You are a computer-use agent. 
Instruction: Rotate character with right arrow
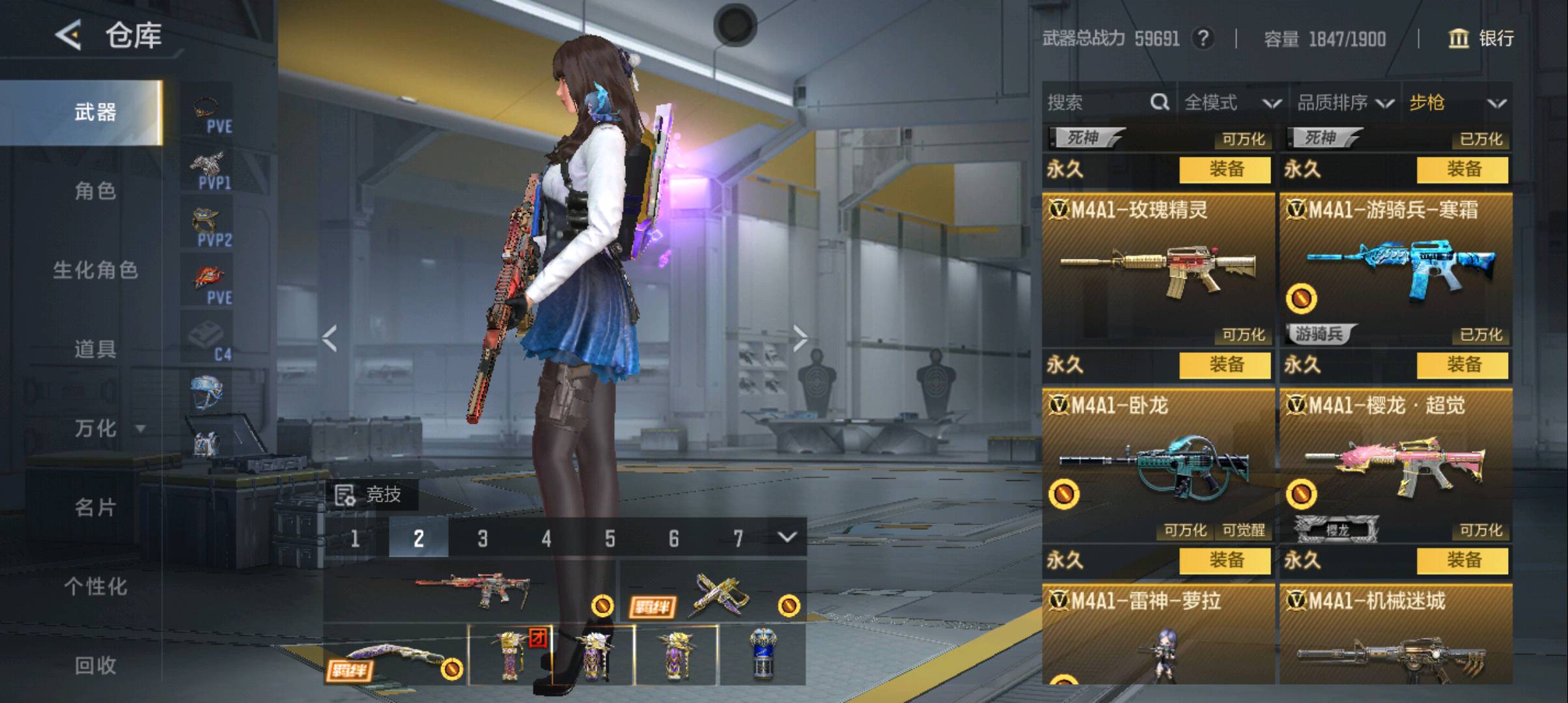coord(800,337)
